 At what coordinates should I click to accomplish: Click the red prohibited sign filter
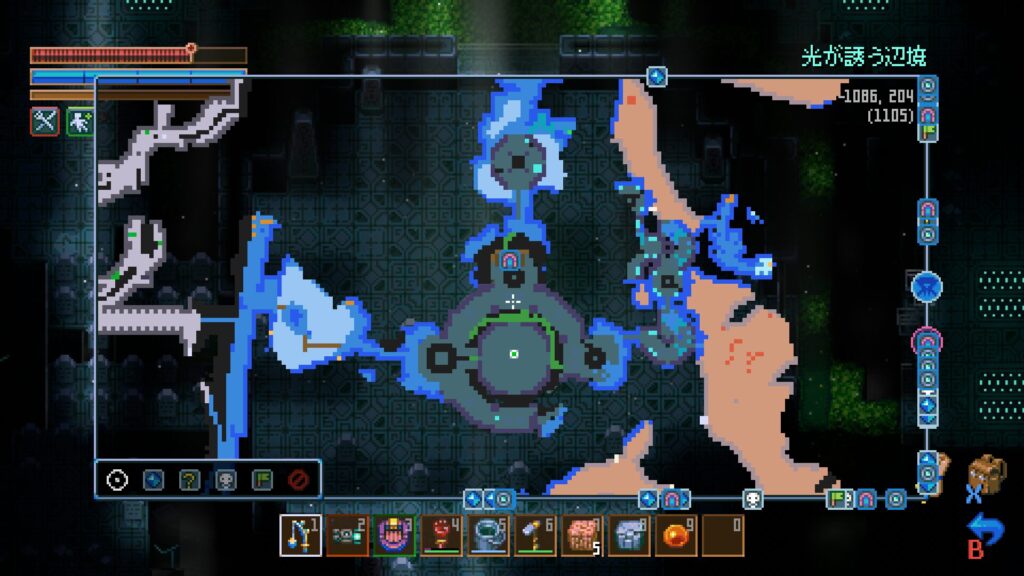click(x=297, y=479)
